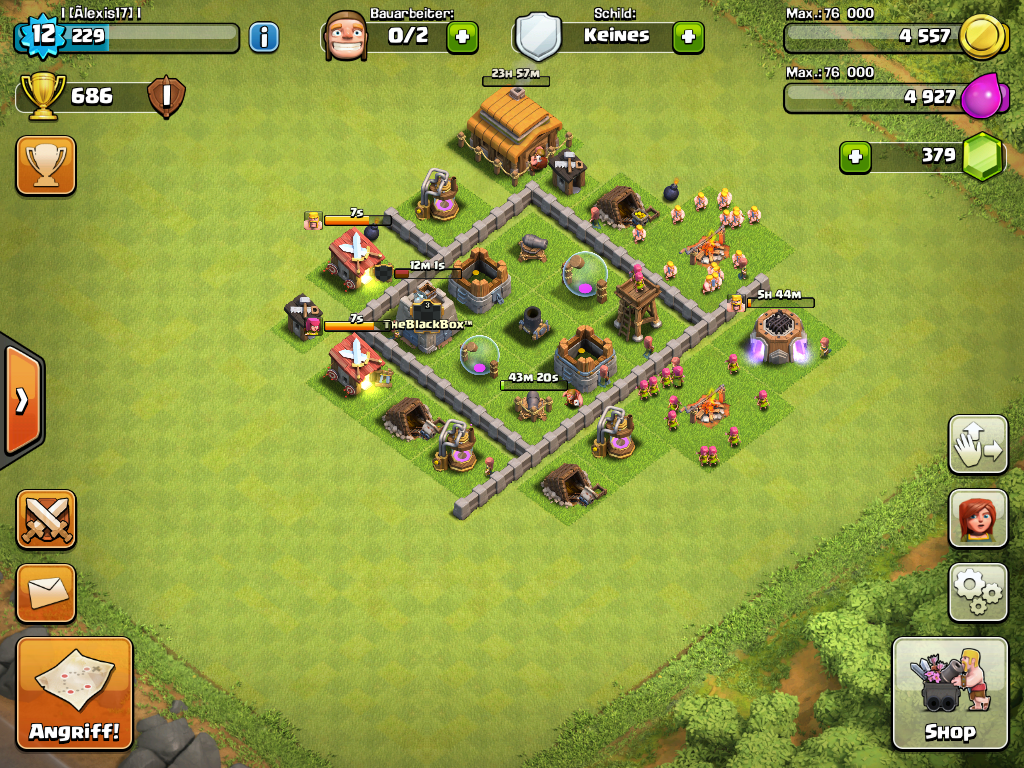This screenshot has width=1024, height=768.
Task: Click the blue info button
Action: pos(263,38)
